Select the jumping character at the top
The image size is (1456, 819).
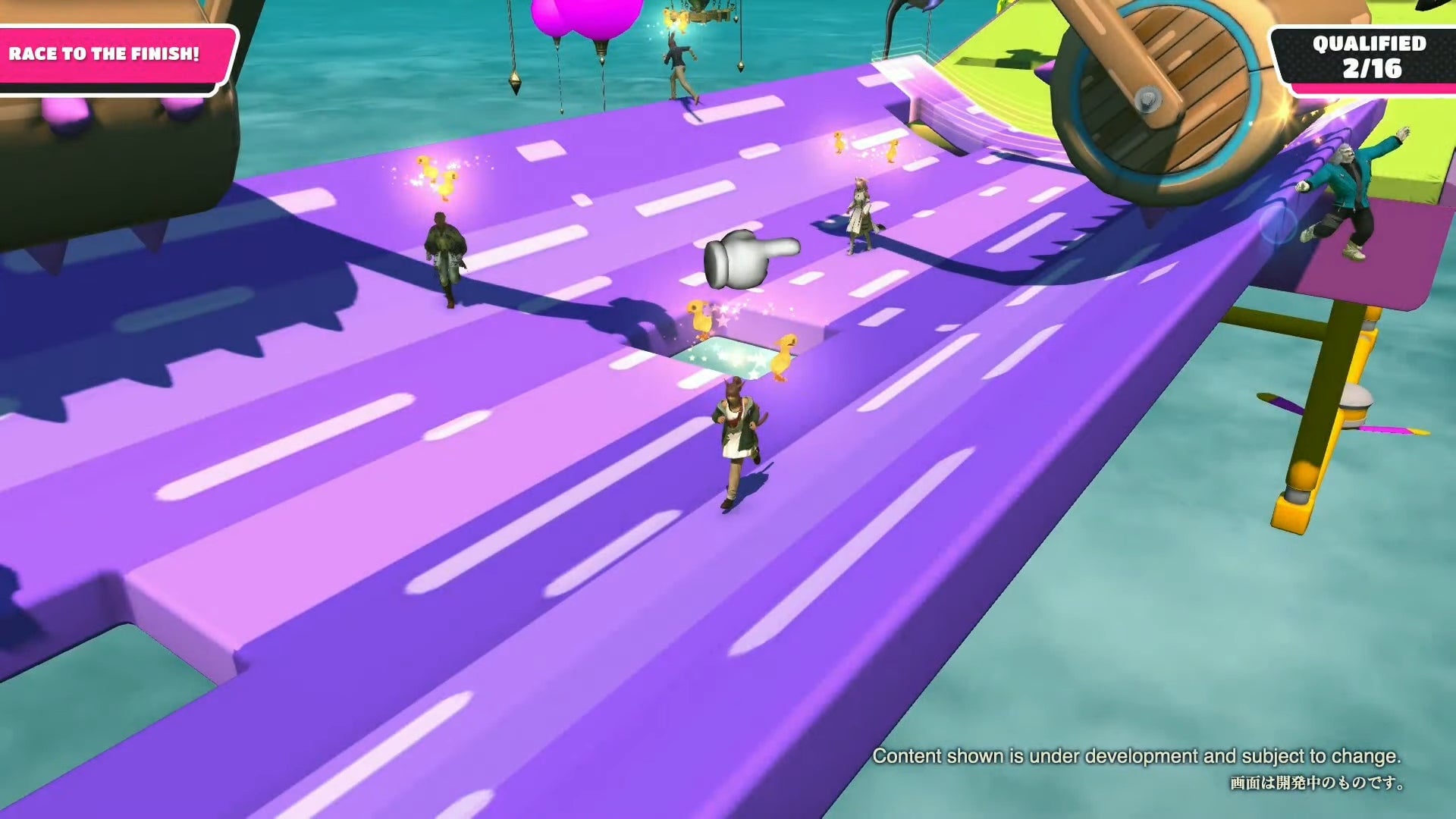[679, 61]
